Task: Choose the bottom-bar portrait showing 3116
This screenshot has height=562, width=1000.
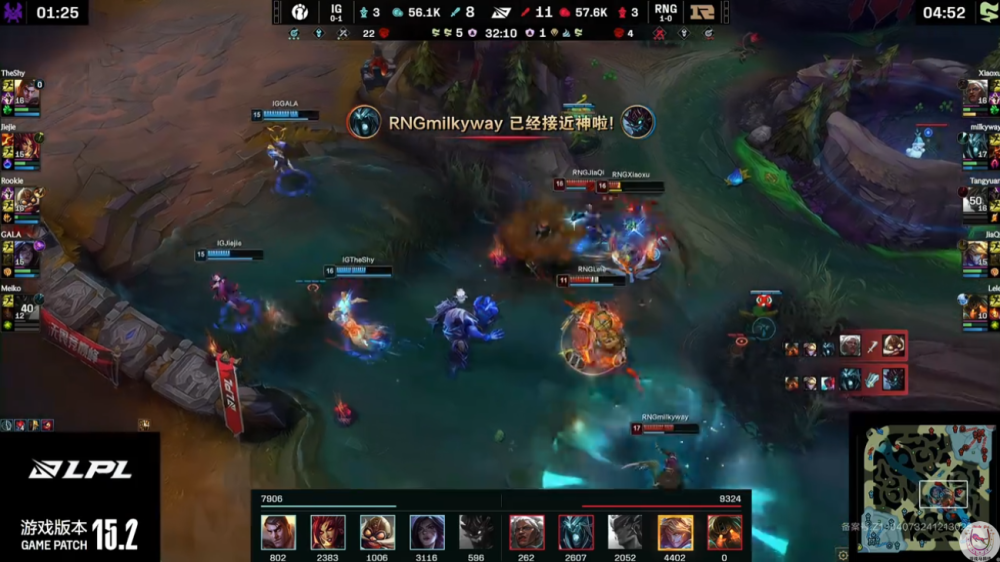Action: (x=427, y=532)
